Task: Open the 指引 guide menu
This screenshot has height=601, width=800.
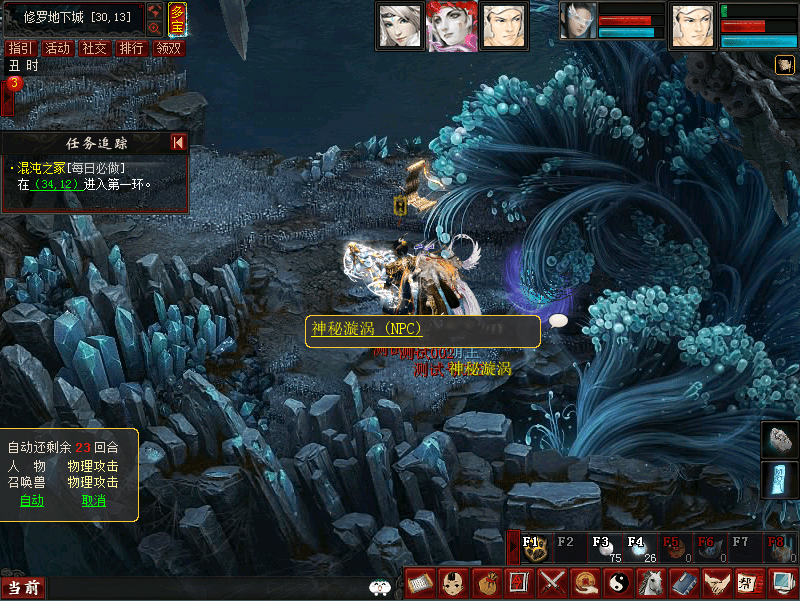Action: [x=19, y=48]
